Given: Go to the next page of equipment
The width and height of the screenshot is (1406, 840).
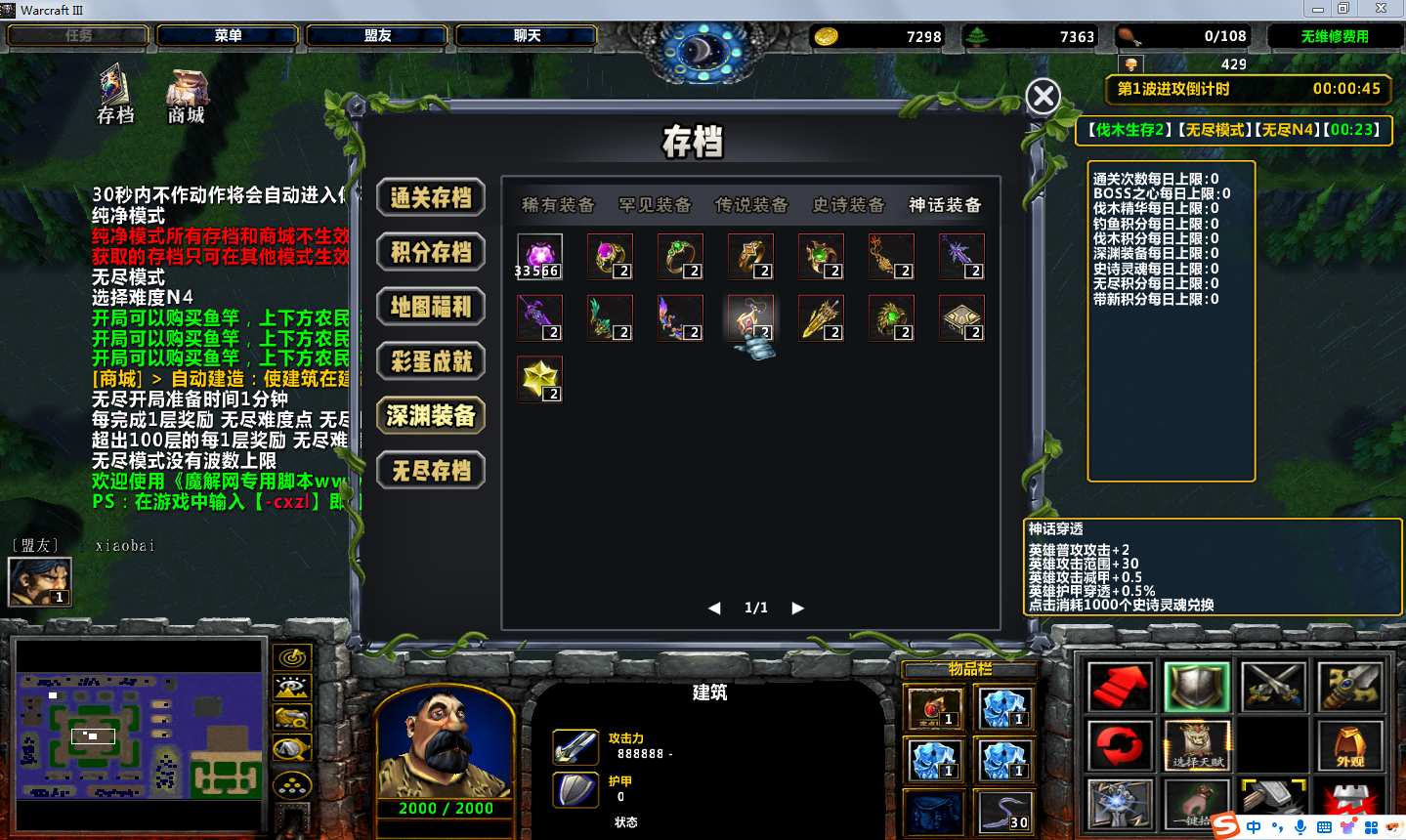Looking at the screenshot, I should click(798, 608).
